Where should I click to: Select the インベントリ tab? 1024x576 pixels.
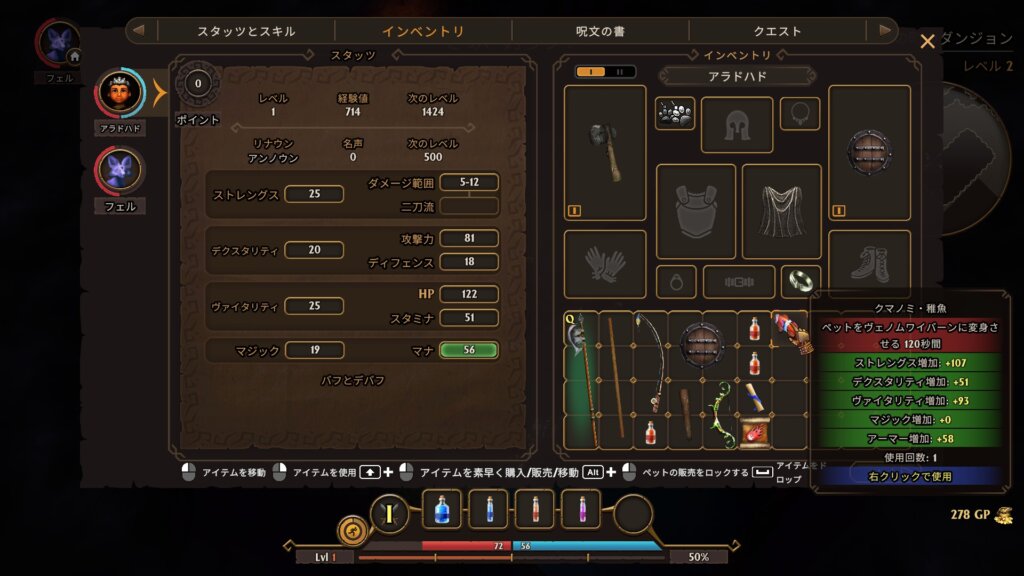[x=423, y=31]
